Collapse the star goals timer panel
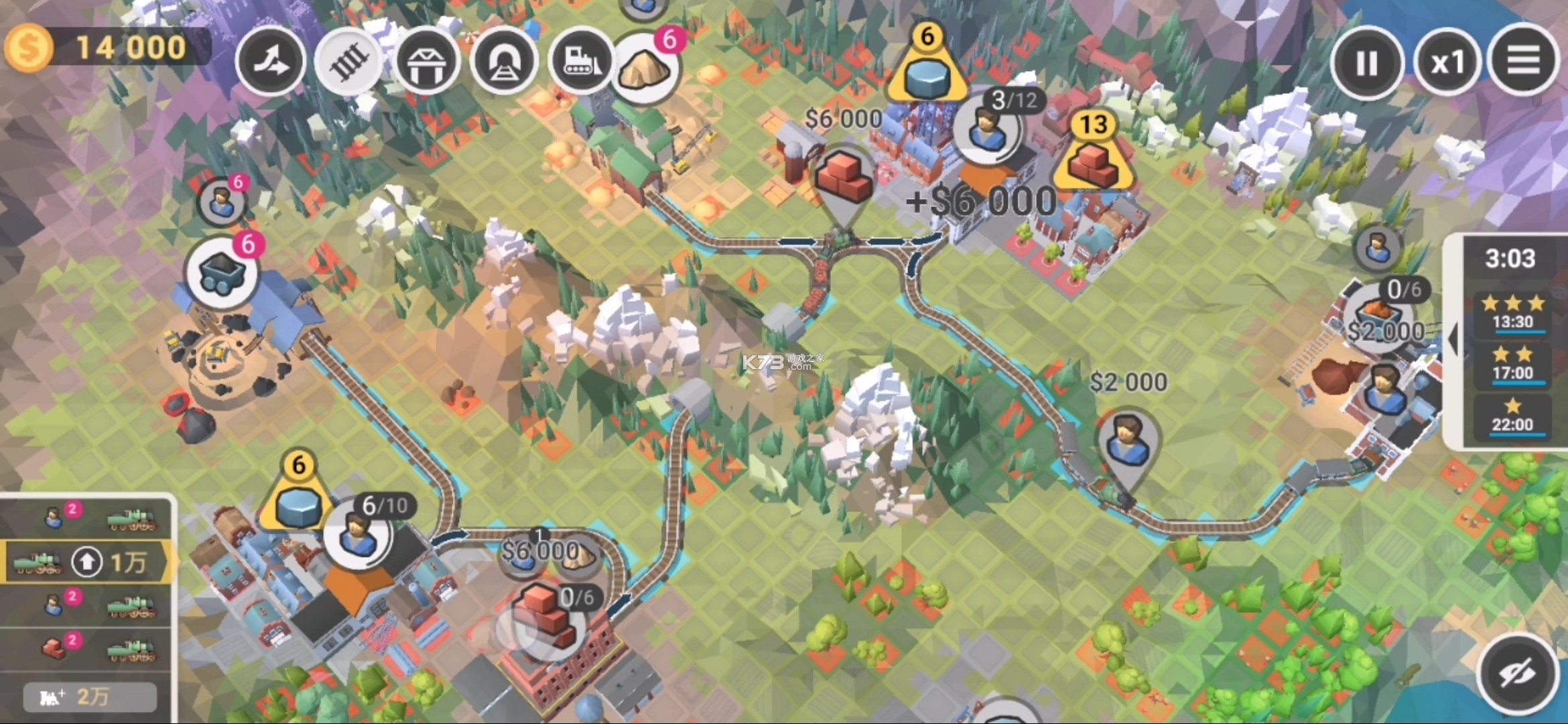 (1453, 340)
